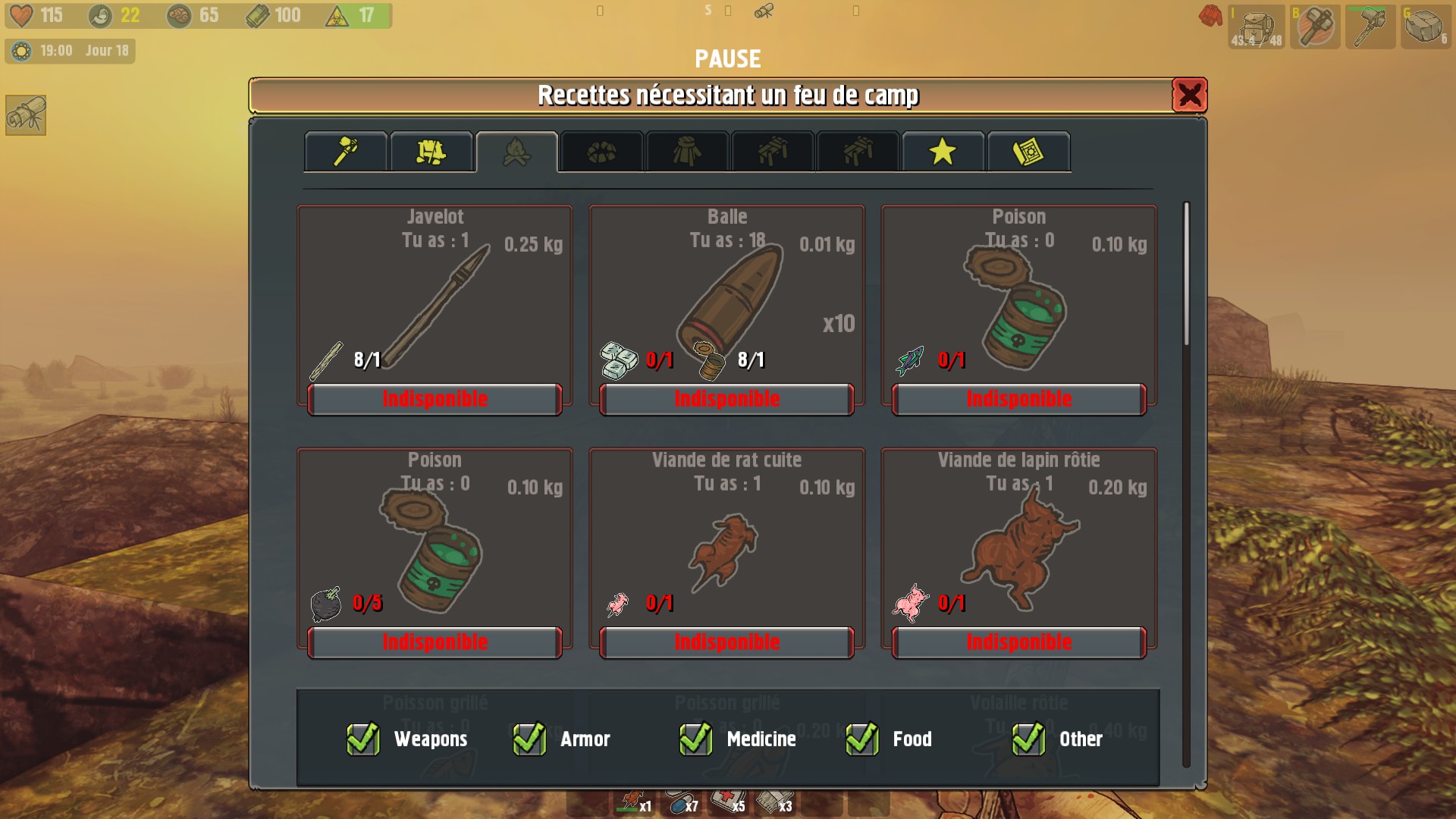
Task: Select the hammer slot labeled B
Action: click(1315, 28)
